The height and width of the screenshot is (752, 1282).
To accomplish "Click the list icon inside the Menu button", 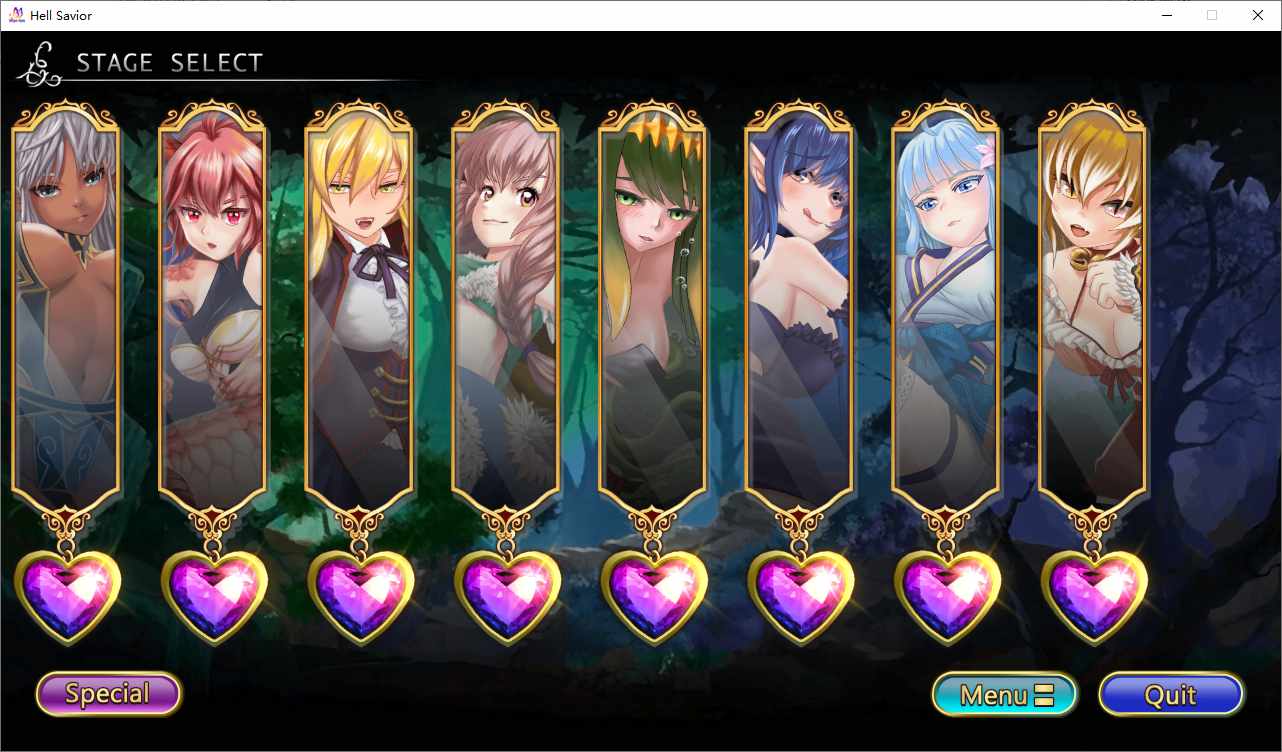I will (x=1042, y=694).
